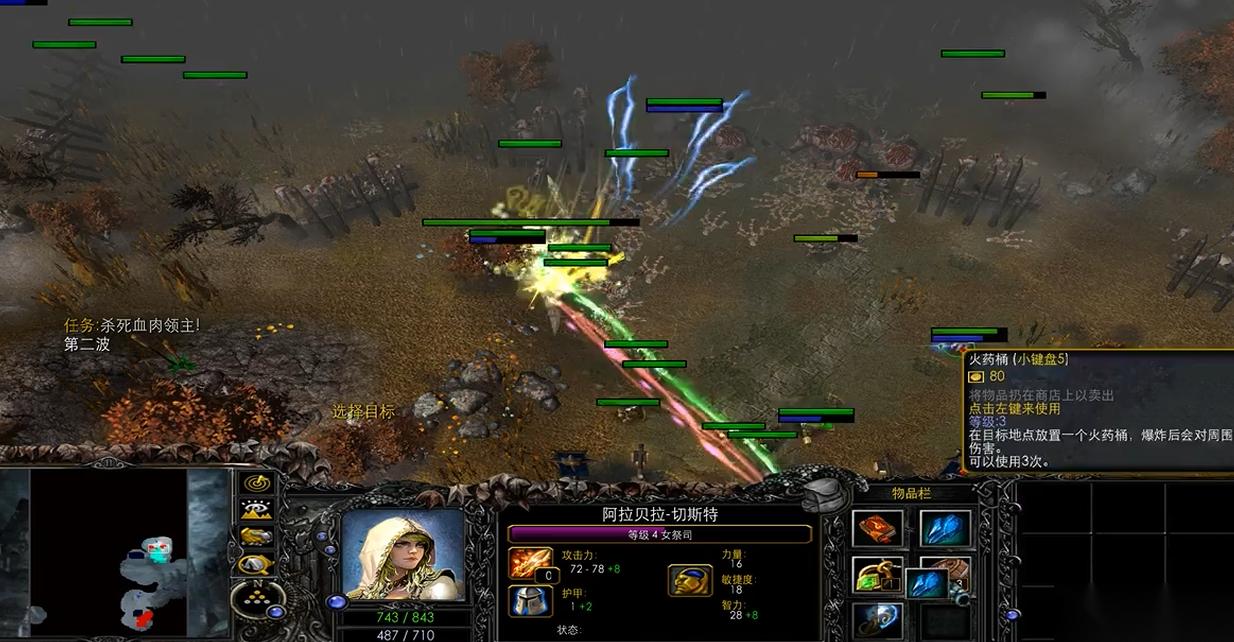Toggle the minimap terrain display button
1234x642 pixels.
click(258, 509)
